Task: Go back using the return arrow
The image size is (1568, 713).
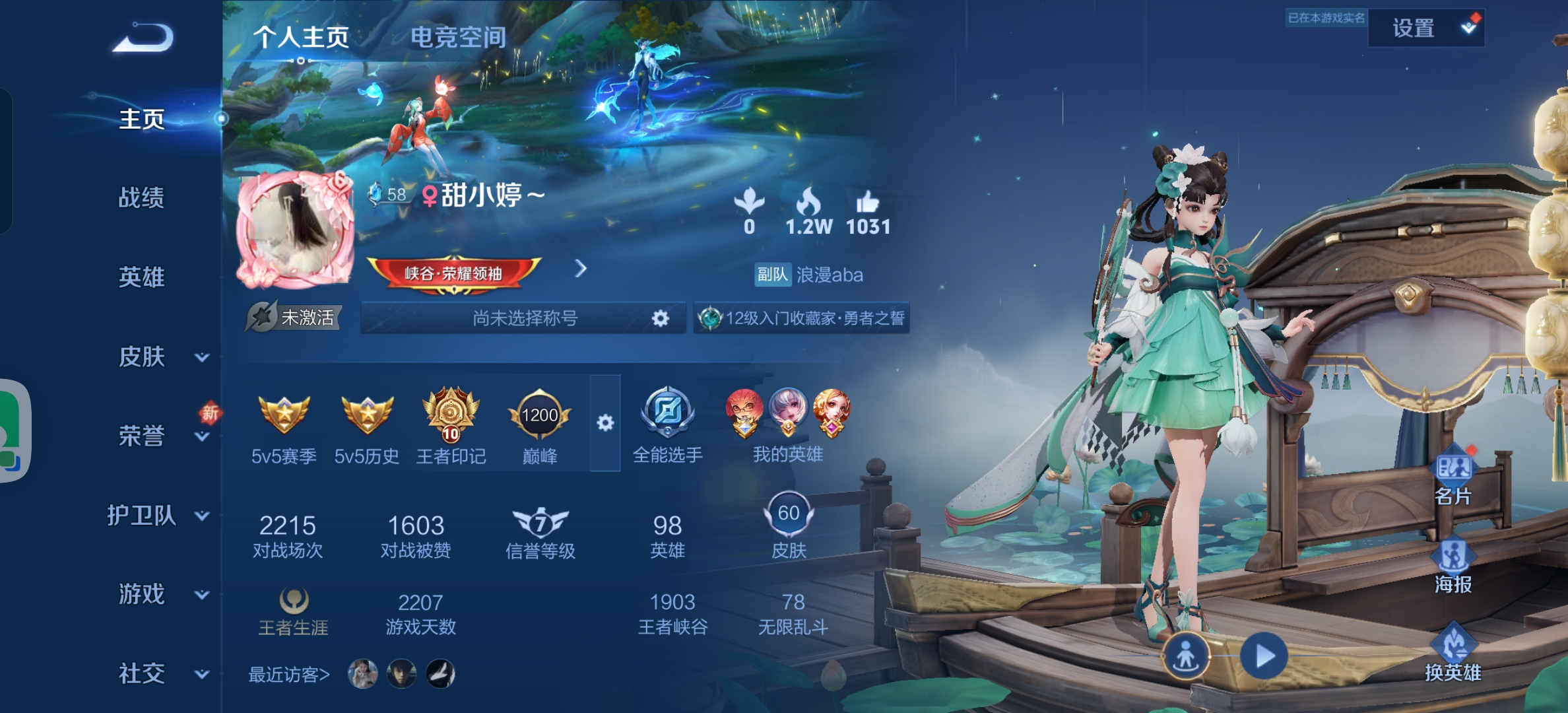Action: 143,38
